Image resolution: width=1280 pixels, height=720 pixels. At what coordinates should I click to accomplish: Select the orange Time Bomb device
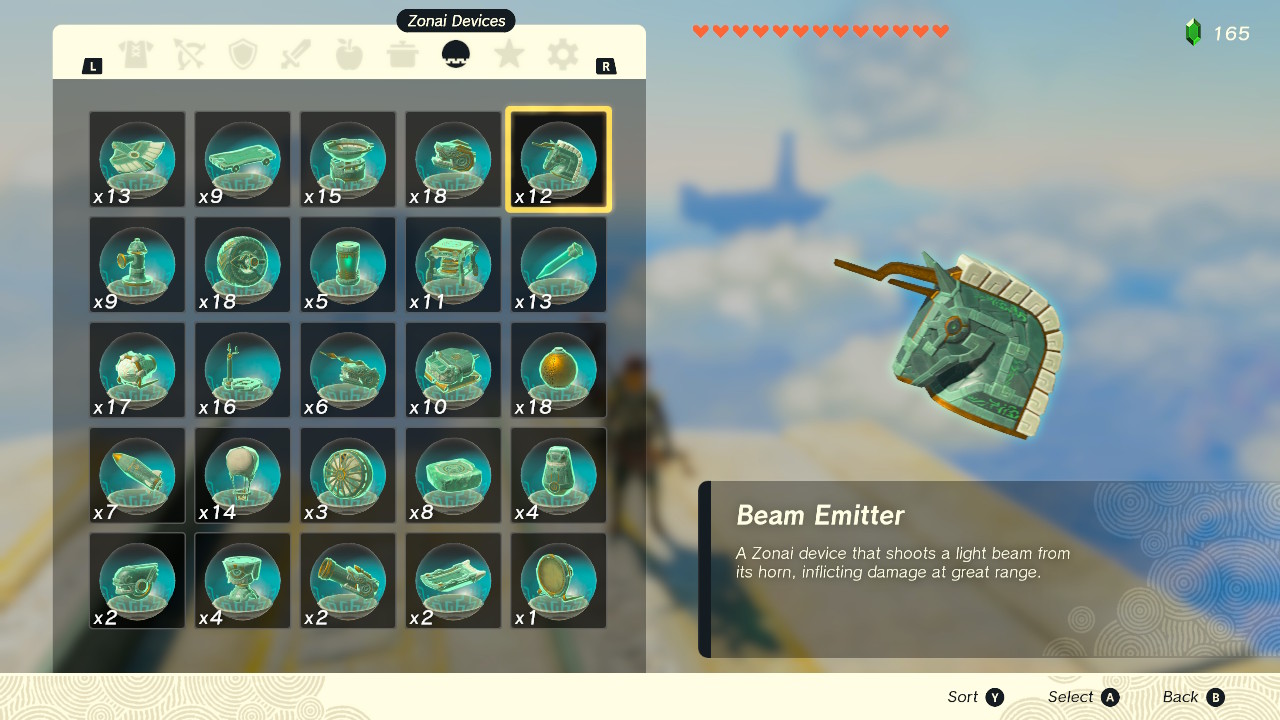click(558, 370)
